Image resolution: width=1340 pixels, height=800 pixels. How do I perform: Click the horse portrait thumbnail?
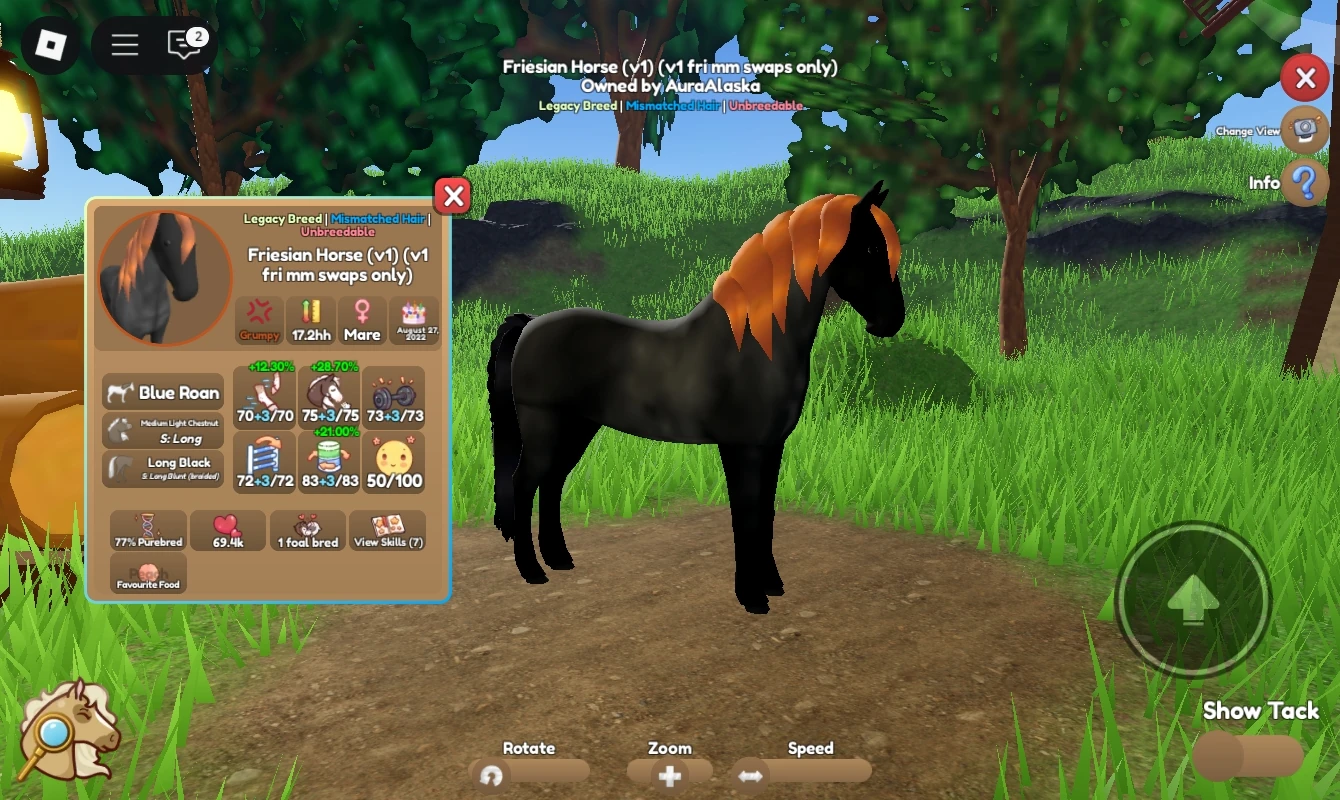(x=163, y=277)
